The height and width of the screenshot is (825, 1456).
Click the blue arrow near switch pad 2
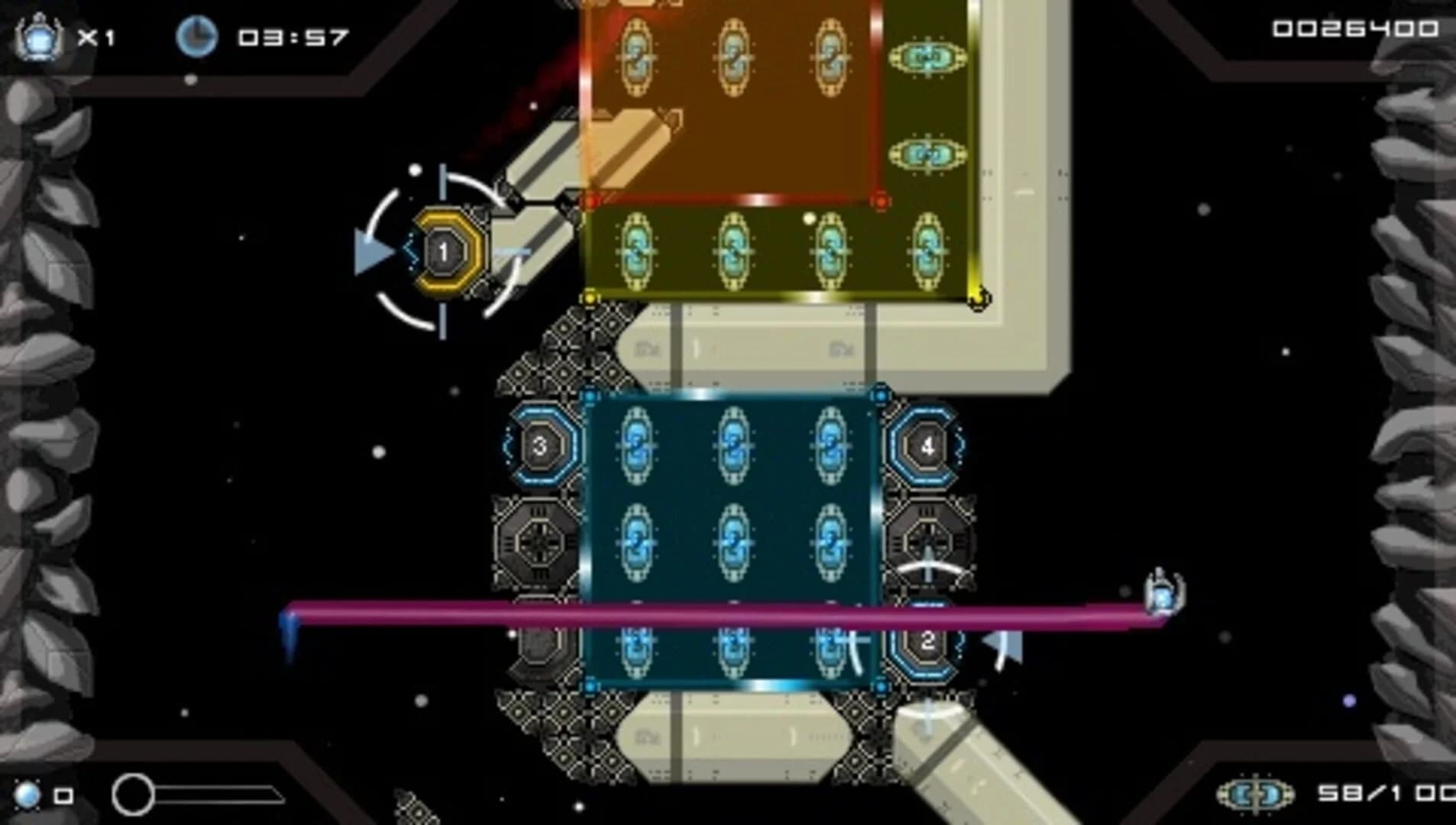click(x=1001, y=645)
